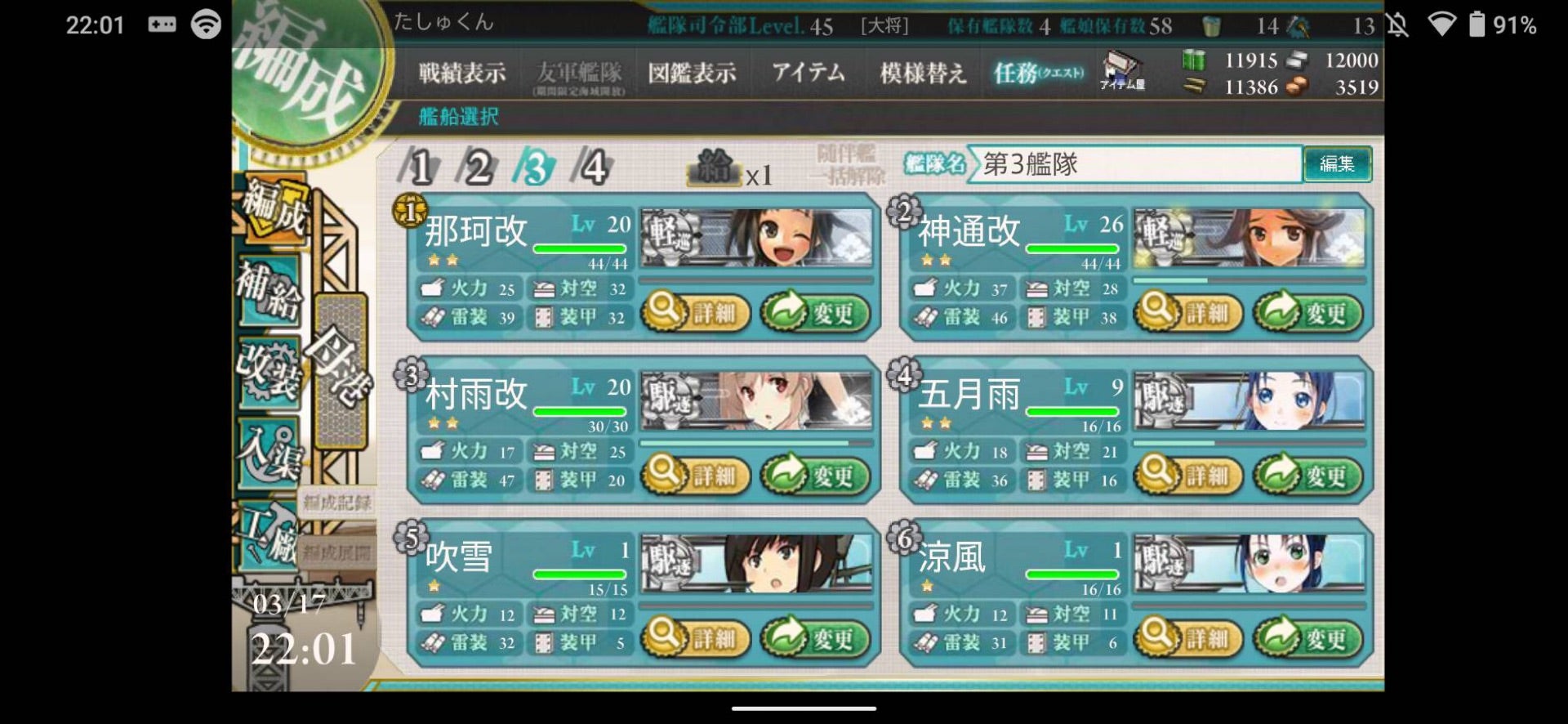Edit the fleet name with 編集
Screen dimensions: 1568x724
tap(1337, 164)
